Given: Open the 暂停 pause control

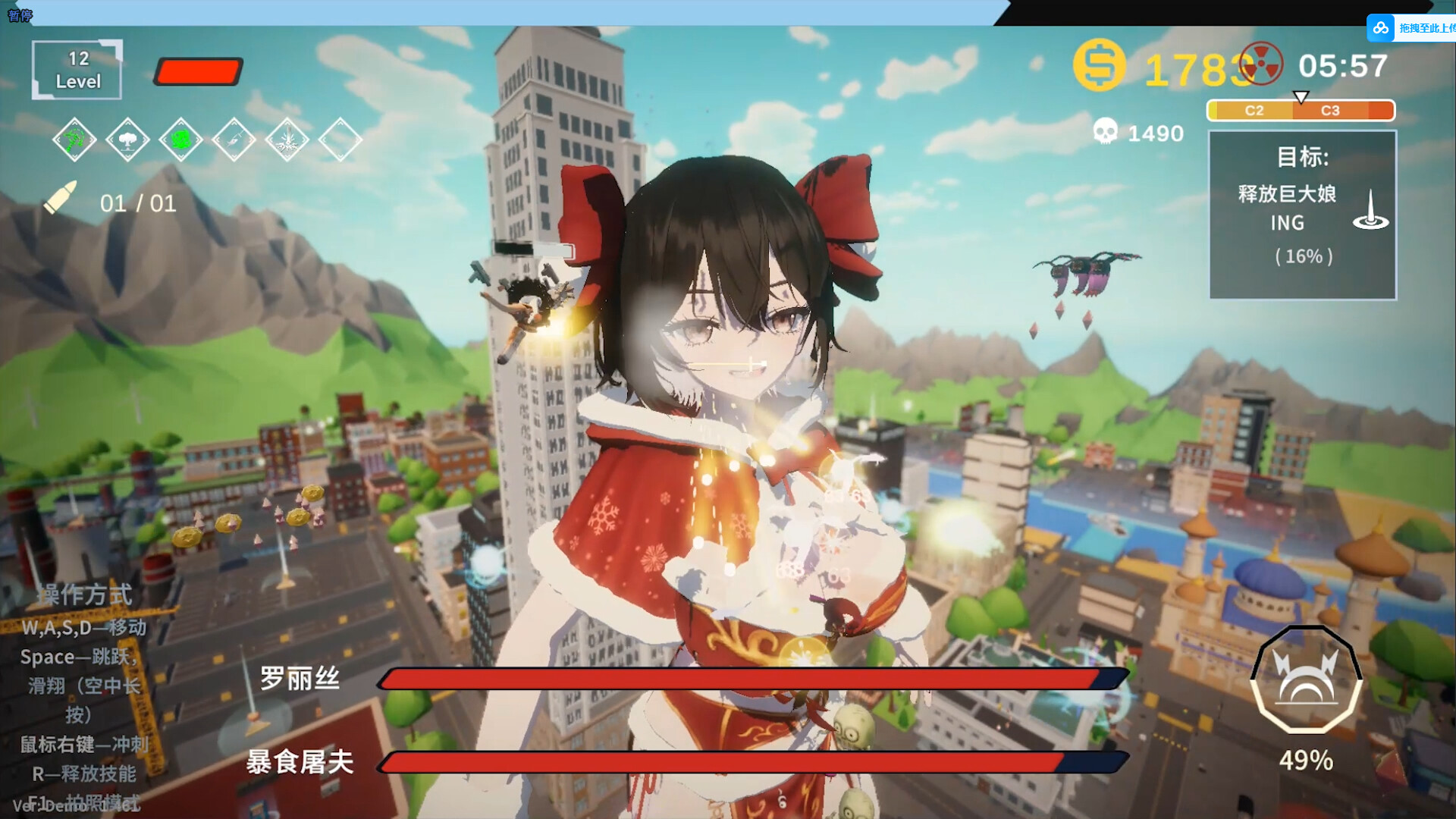Looking at the screenshot, I should 21,15.
